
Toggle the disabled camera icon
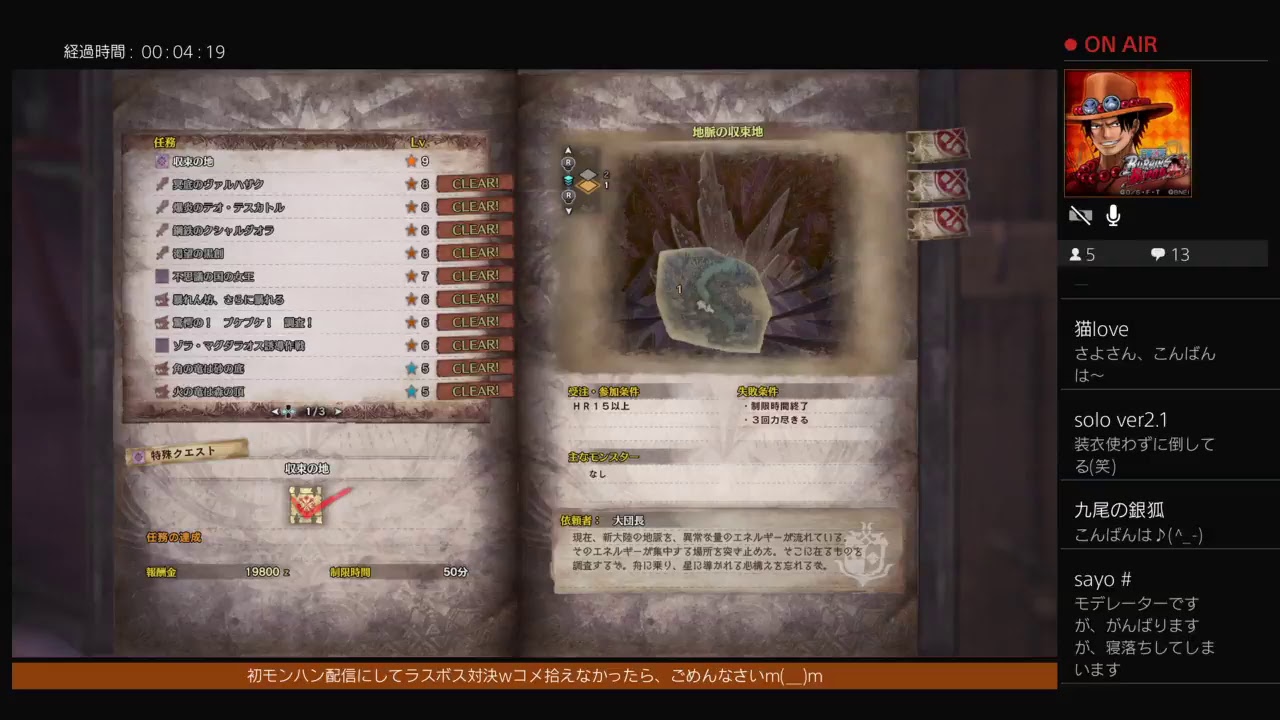click(x=1080, y=214)
